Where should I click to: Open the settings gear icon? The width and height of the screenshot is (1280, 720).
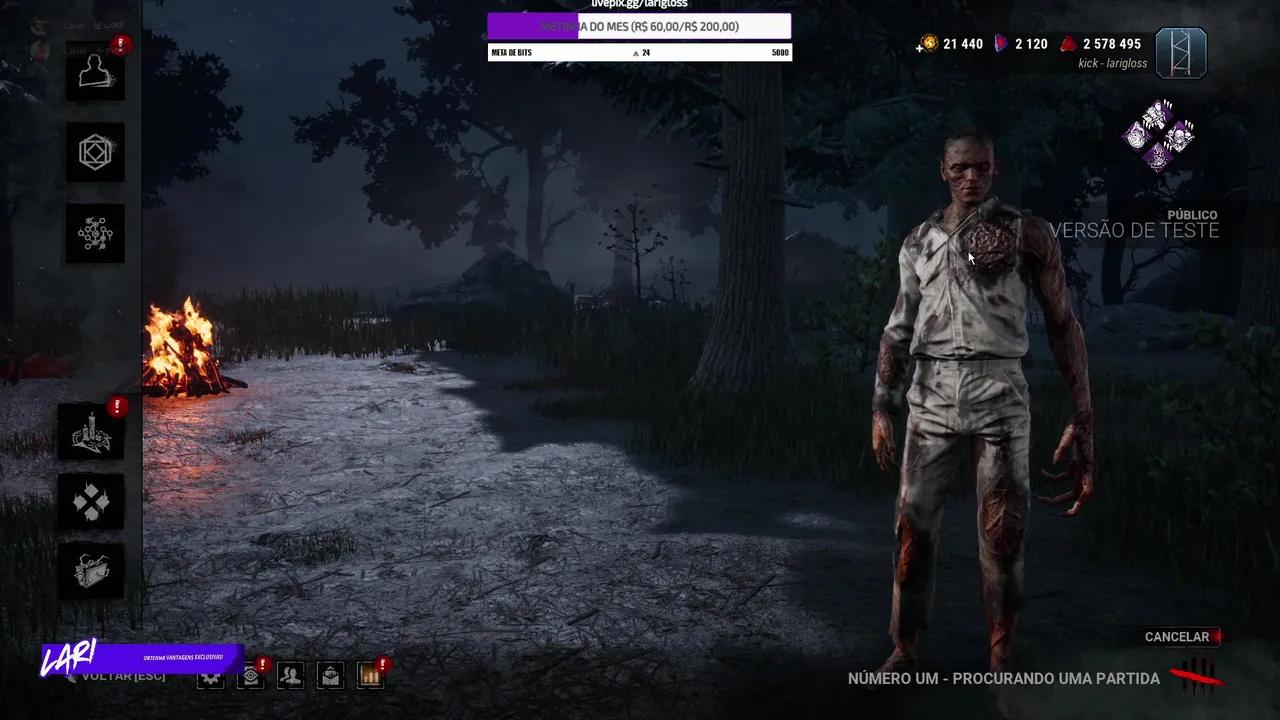[209, 676]
